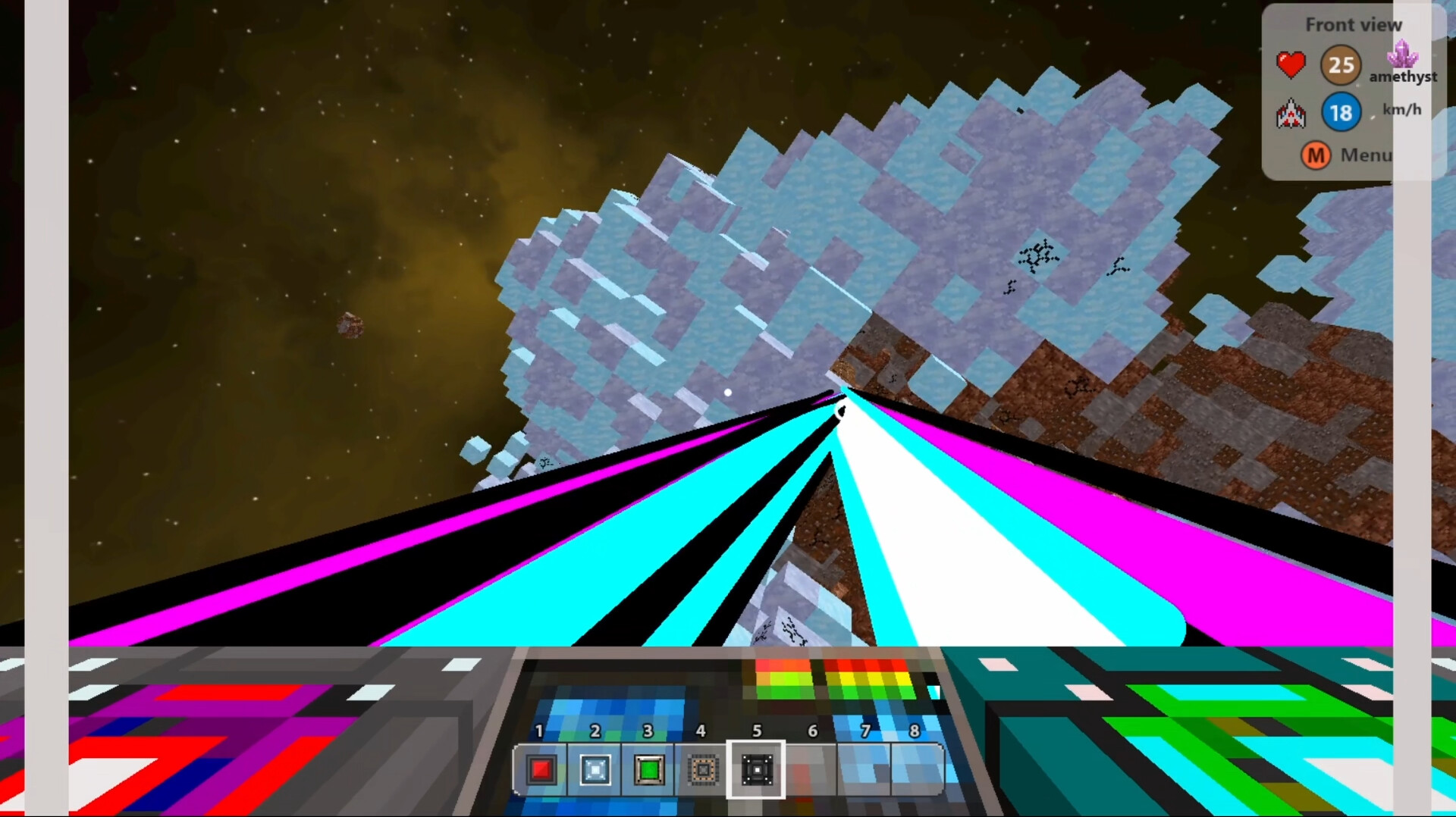Click the Front view label on the HUD panel
This screenshot has width=1456, height=817.
1354,24
